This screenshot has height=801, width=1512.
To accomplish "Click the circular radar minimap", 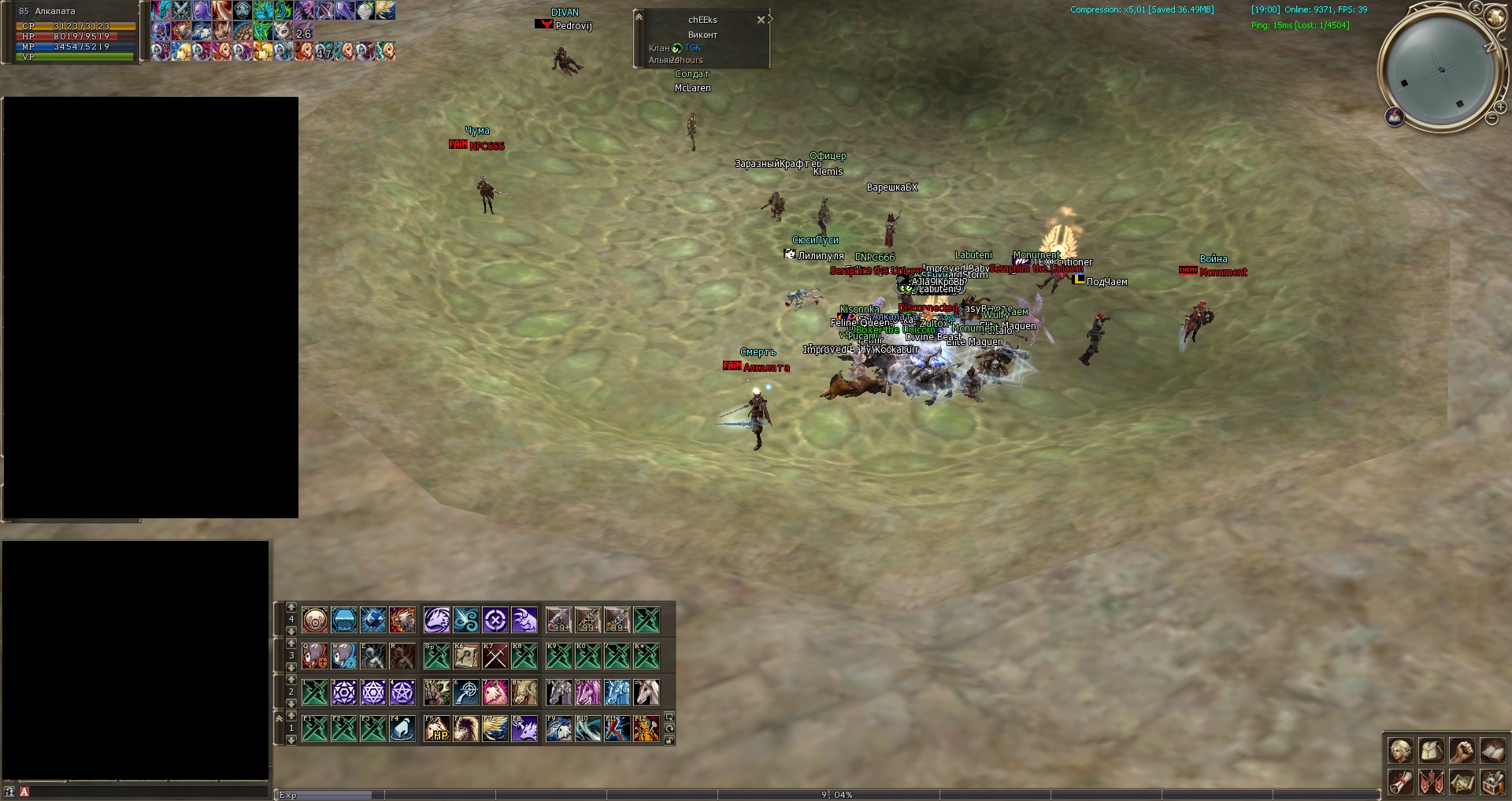I will [1440, 69].
